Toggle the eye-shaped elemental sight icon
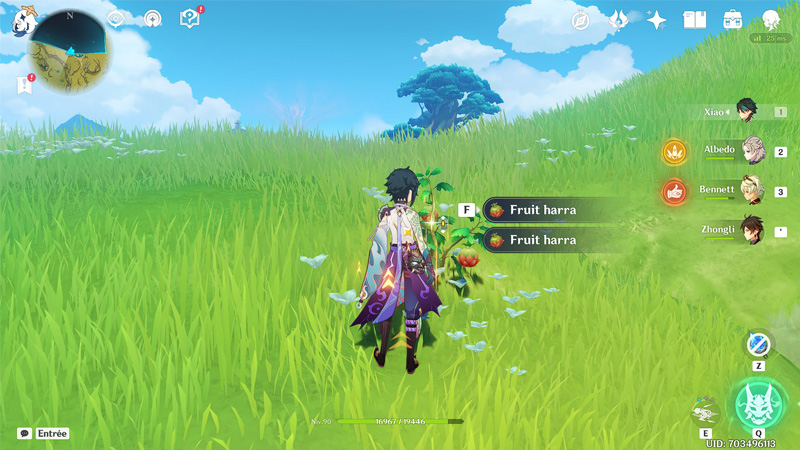The height and width of the screenshot is (450, 800). point(116,18)
